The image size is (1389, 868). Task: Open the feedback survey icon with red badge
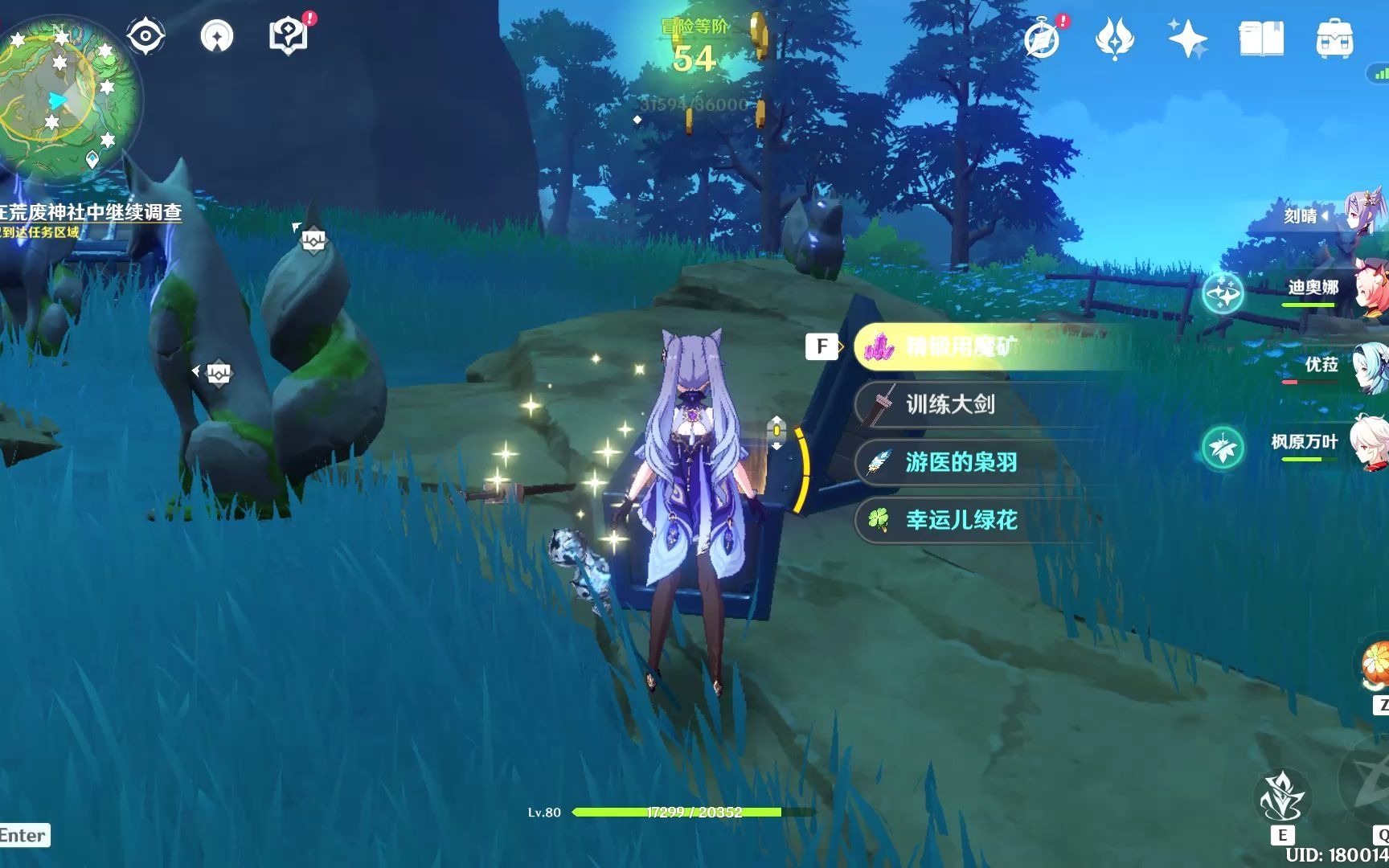(x=288, y=35)
